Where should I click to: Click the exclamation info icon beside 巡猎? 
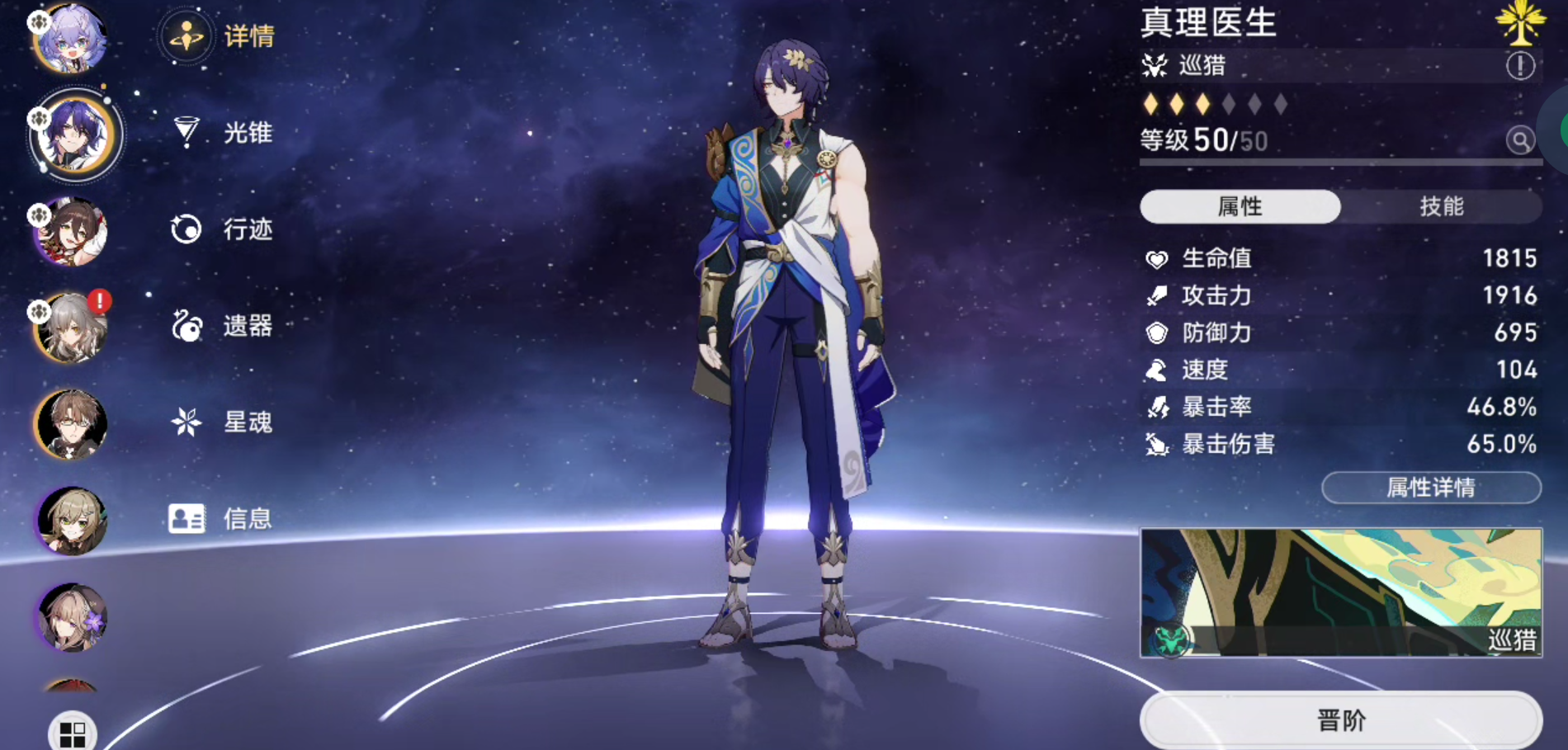[x=1520, y=65]
